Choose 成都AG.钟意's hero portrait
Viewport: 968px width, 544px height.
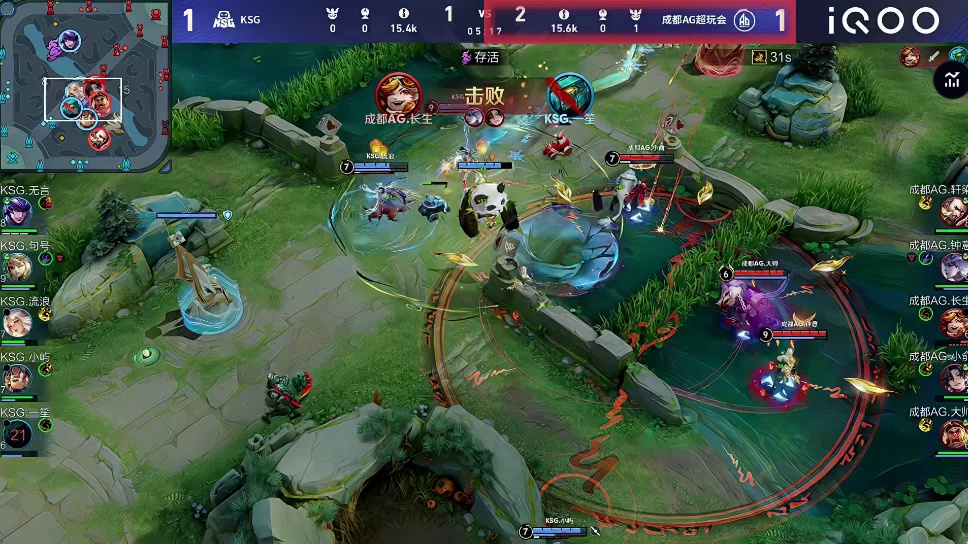(953, 266)
